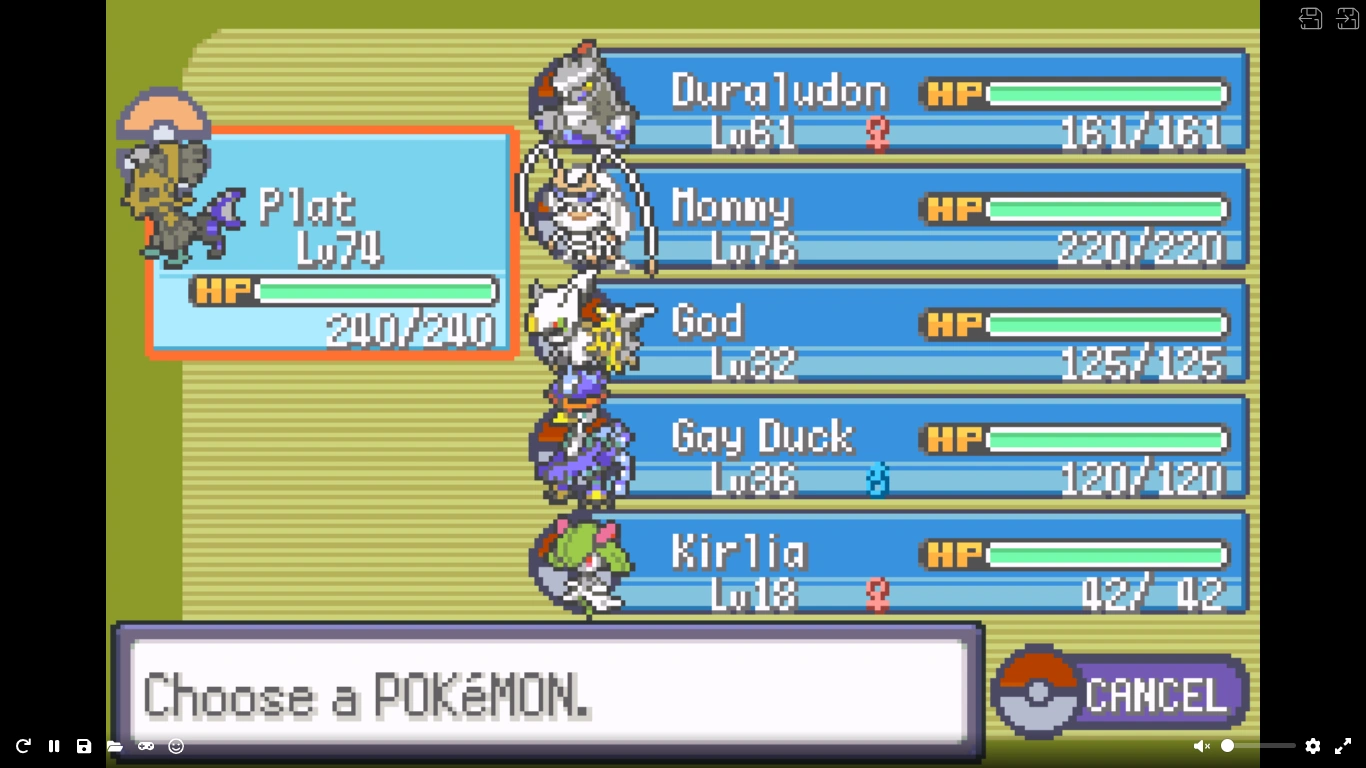Click the restart emulation icon

click(x=22, y=746)
